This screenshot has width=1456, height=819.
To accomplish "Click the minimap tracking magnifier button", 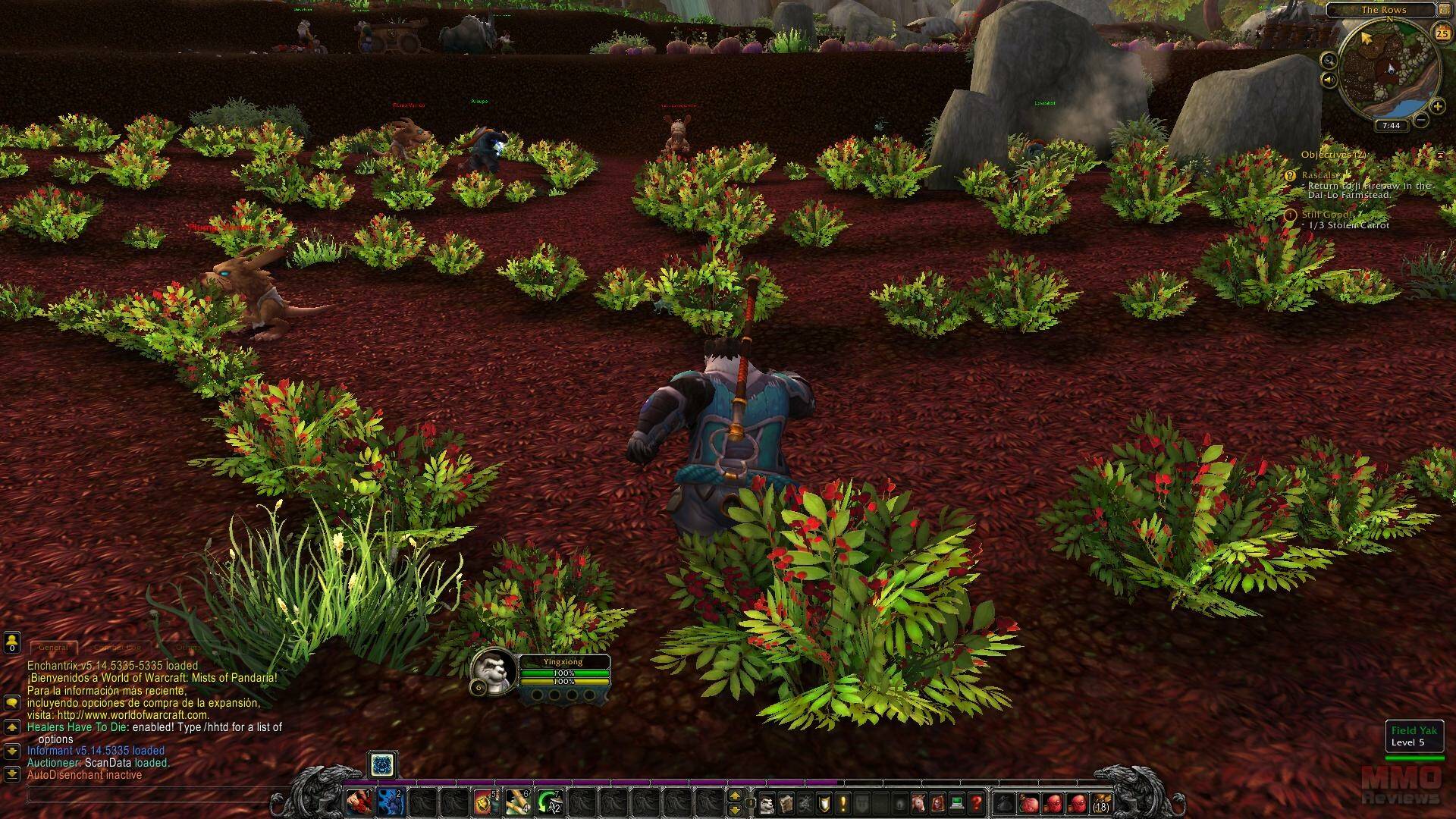I will [1329, 60].
